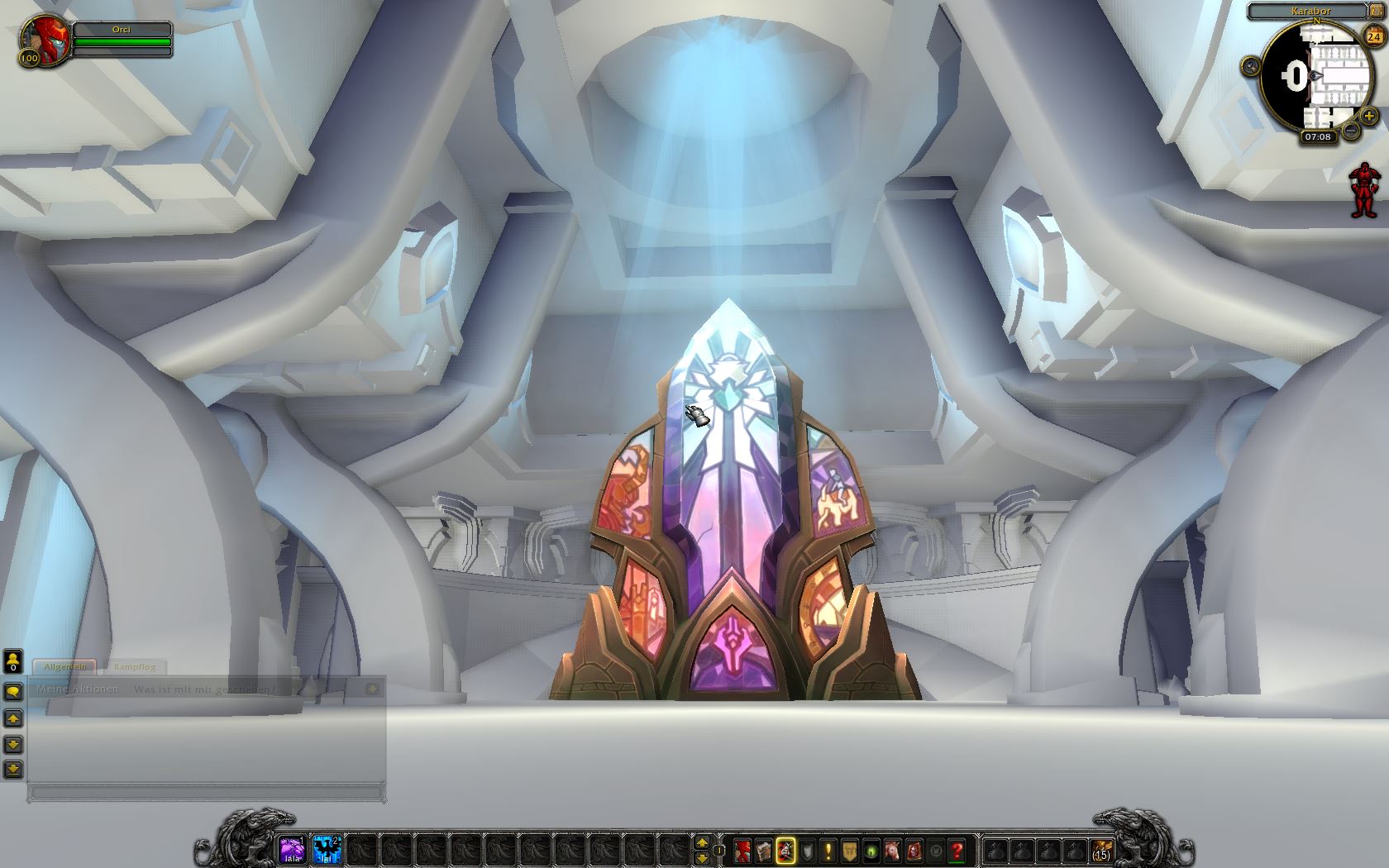Switch to the Allgemein chat tab
The width and height of the screenshot is (1389, 868).
tap(64, 666)
